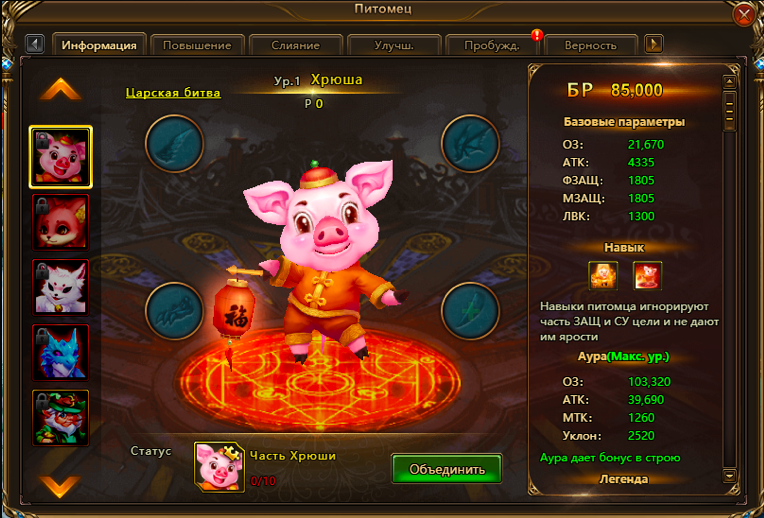Switch to the Слияние tab

point(295,45)
